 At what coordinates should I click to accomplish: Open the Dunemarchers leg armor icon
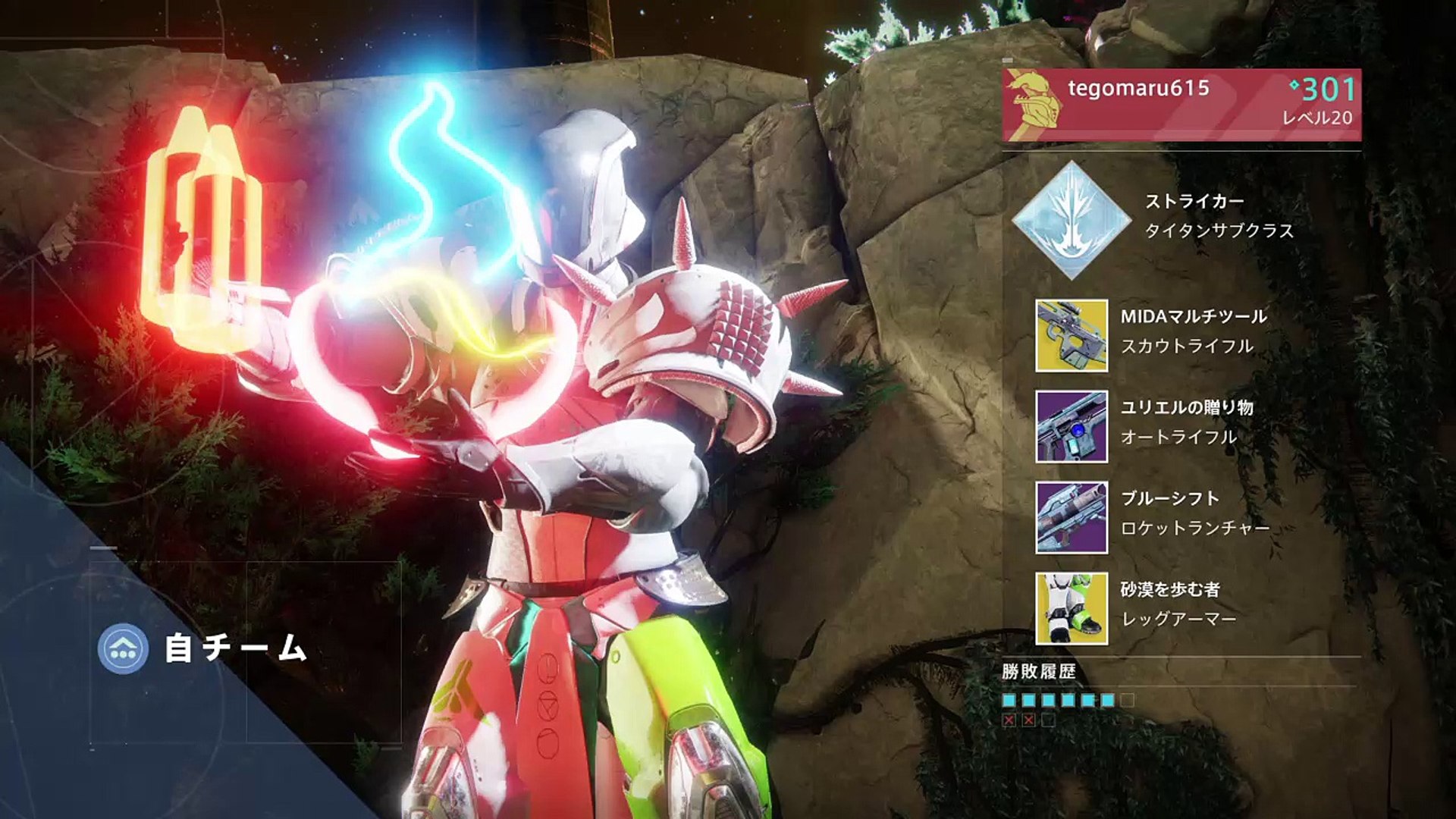click(x=1072, y=608)
